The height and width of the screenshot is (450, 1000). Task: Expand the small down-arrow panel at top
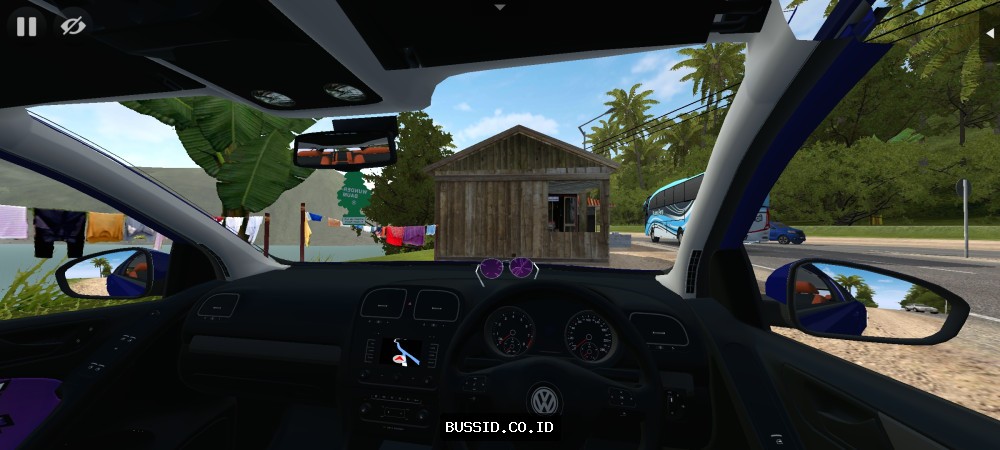500,7
